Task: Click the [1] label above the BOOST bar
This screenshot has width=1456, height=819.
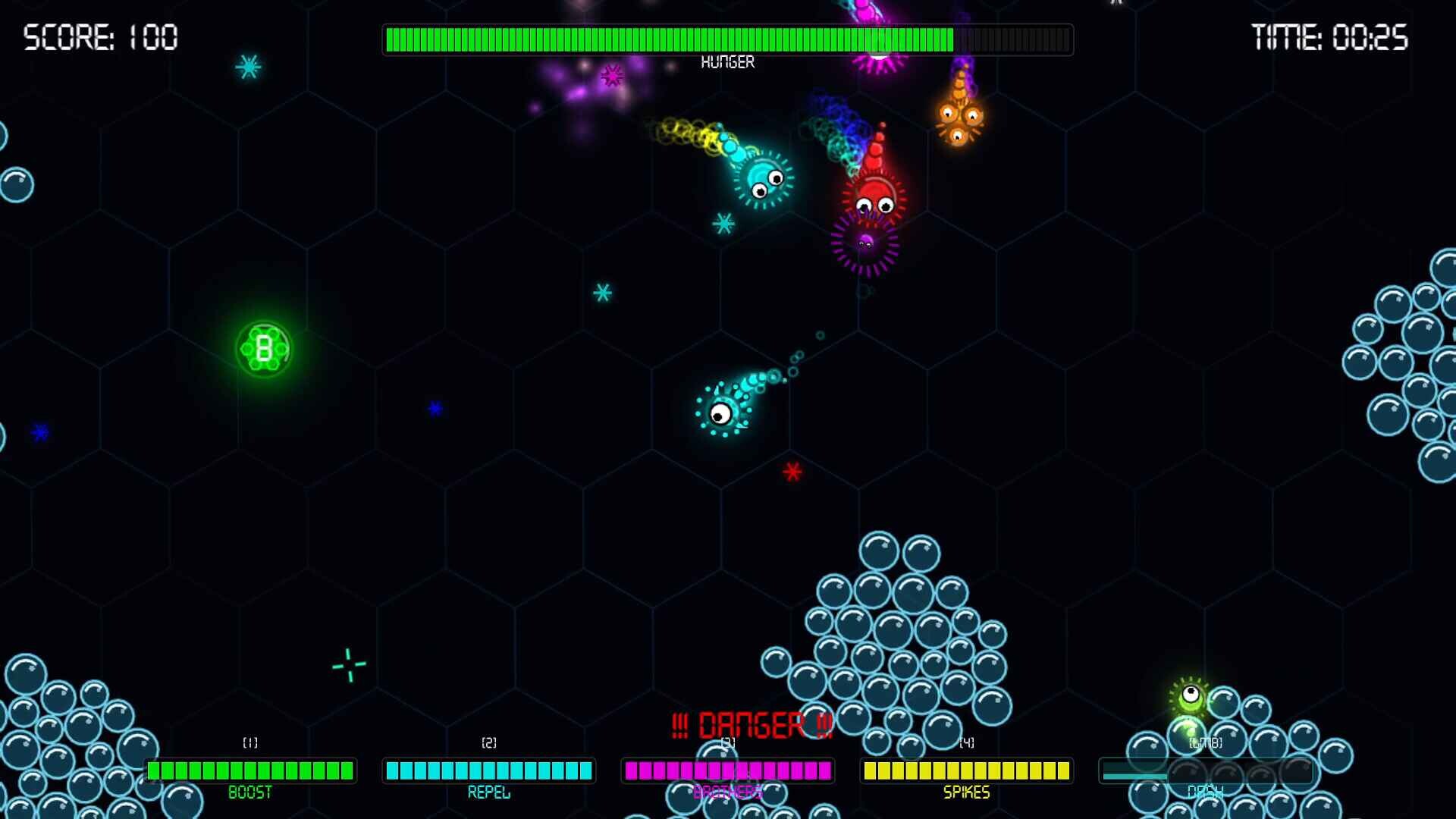Action: pyautogui.click(x=250, y=743)
